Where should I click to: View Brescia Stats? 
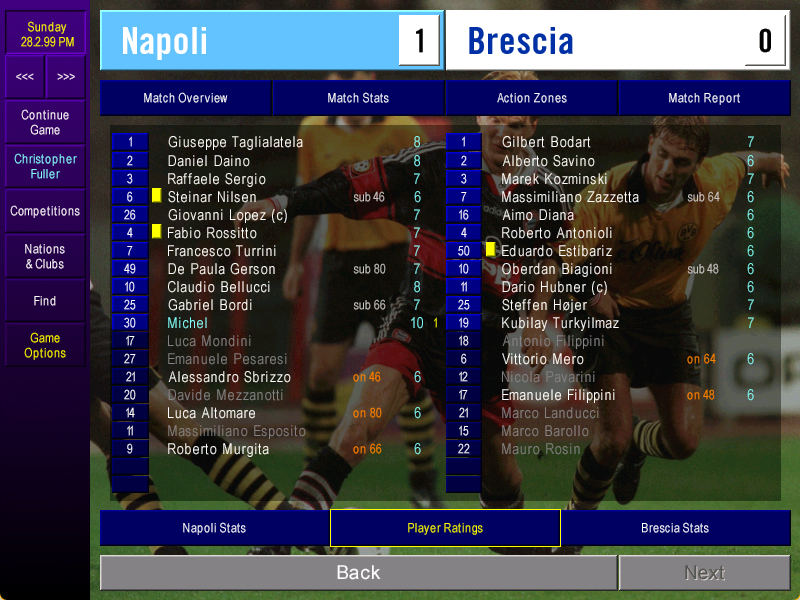pos(675,528)
